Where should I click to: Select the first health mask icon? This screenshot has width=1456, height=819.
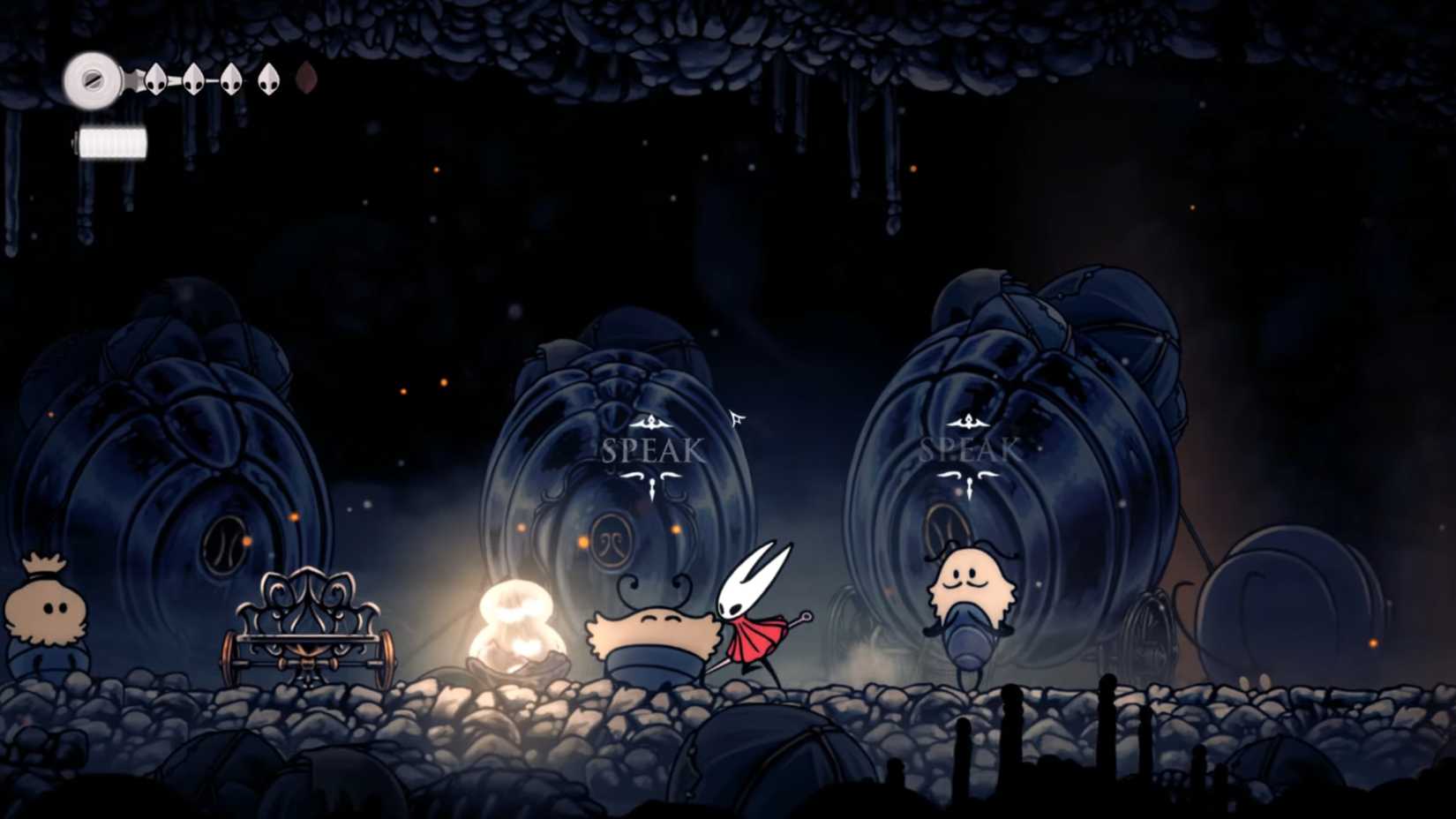(x=155, y=80)
